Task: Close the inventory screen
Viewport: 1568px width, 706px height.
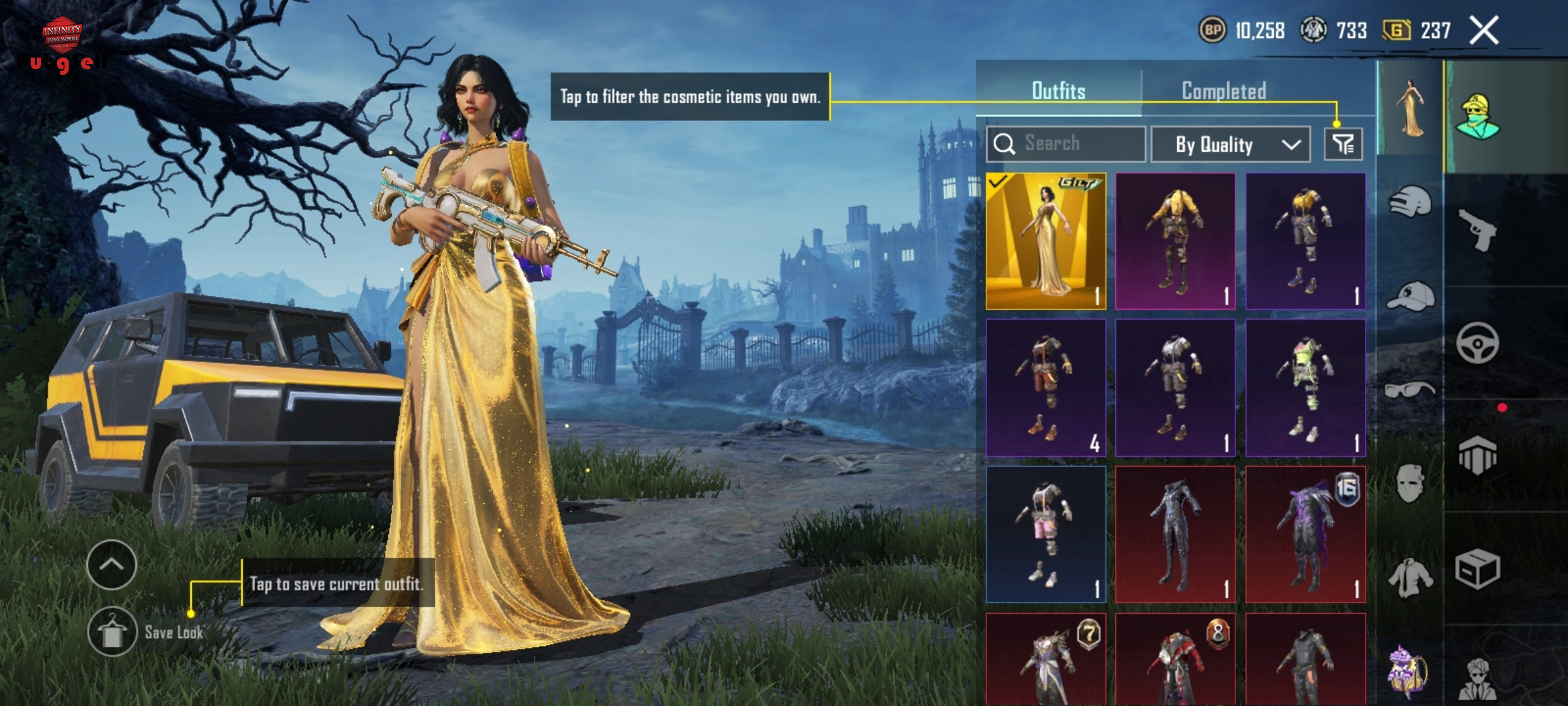Action: click(1484, 31)
